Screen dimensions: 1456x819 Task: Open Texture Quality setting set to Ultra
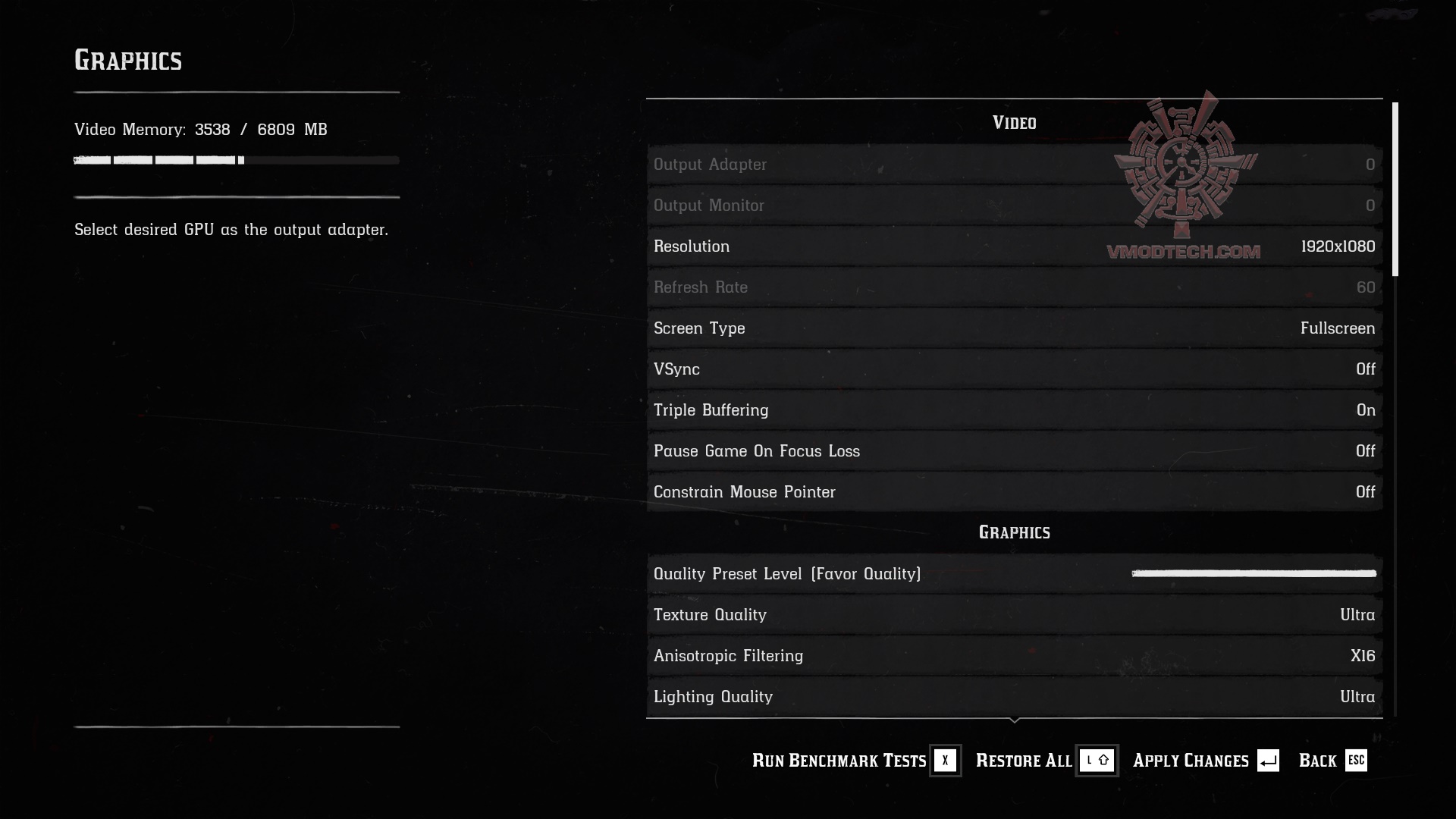[1015, 615]
